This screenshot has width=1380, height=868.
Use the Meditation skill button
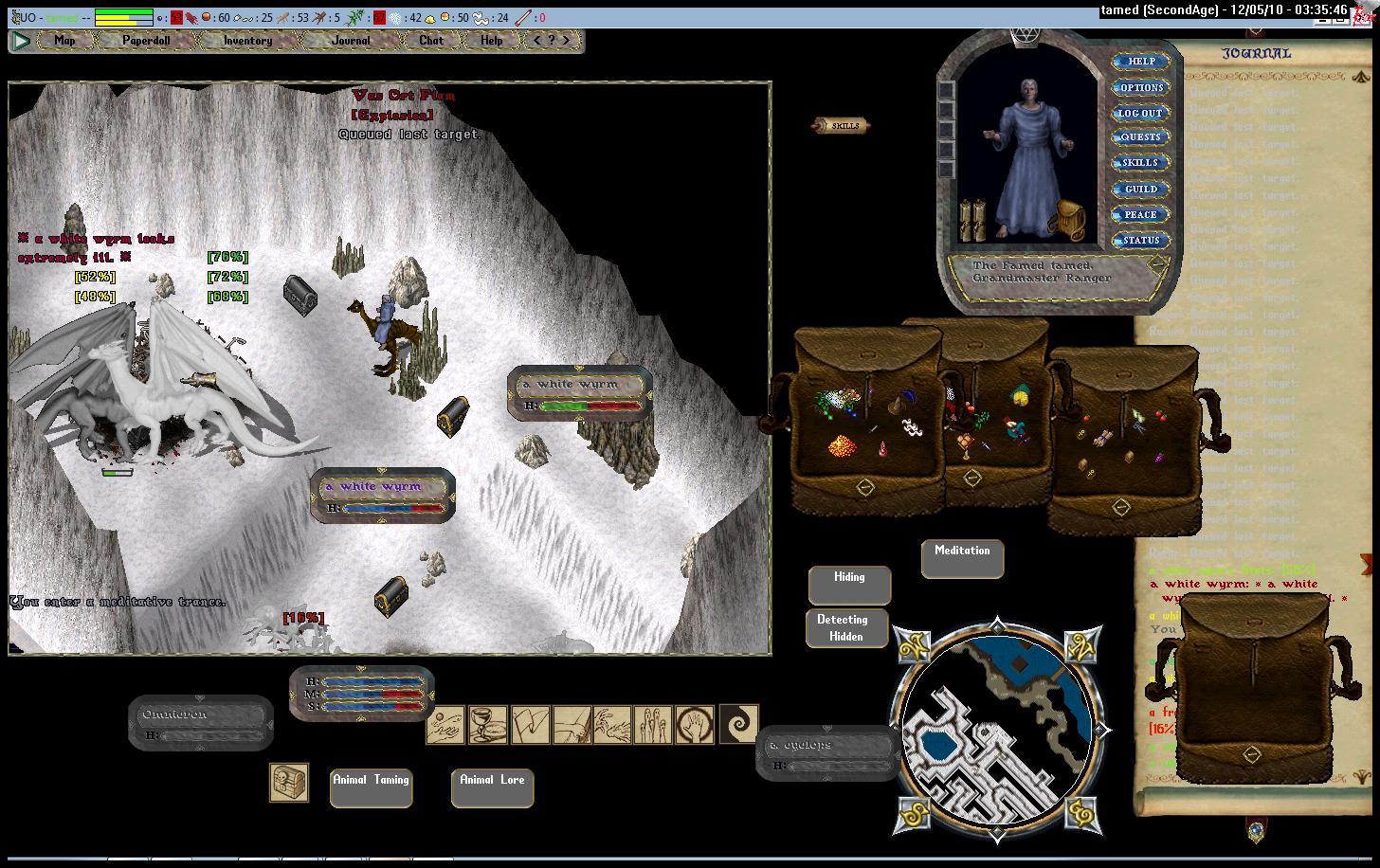(x=962, y=558)
